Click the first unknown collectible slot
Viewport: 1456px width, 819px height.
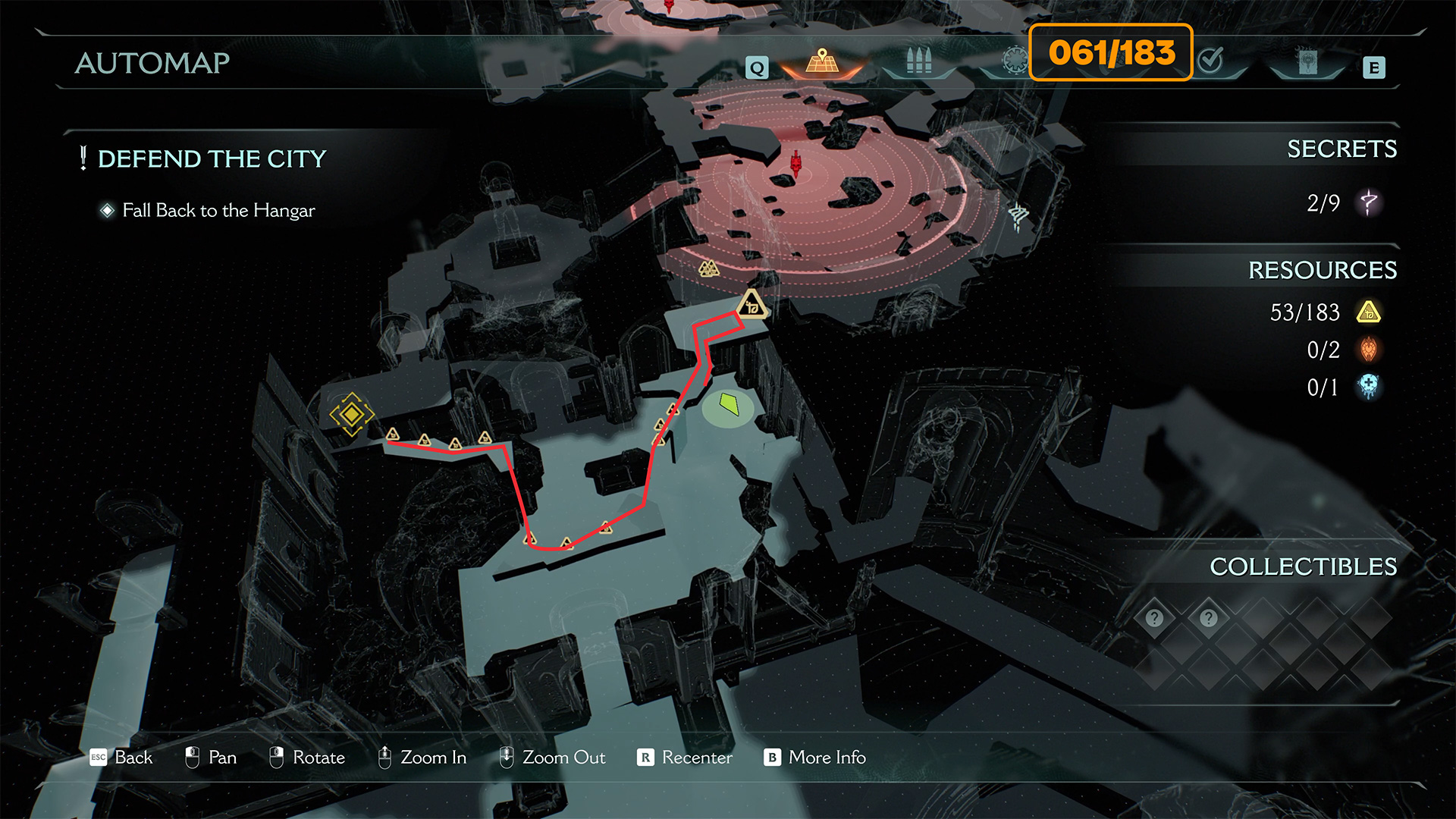(x=1154, y=618)
